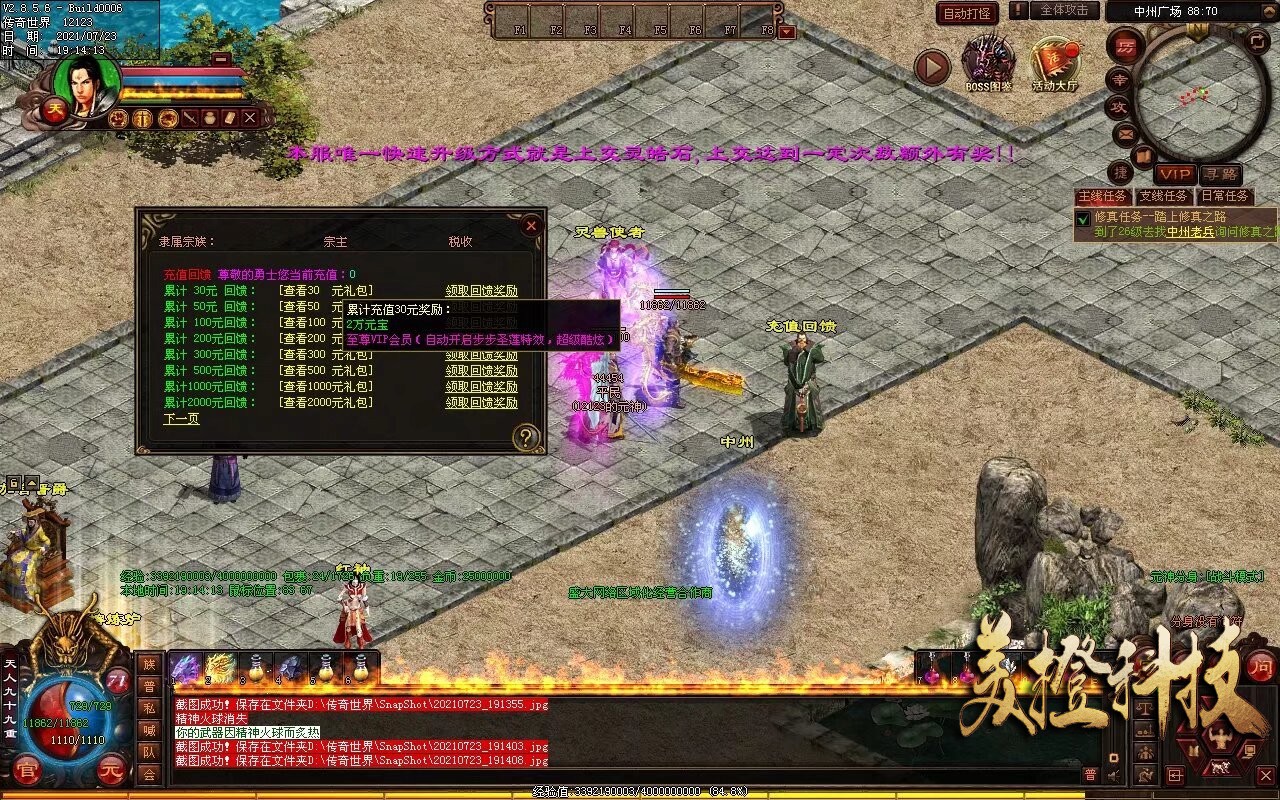Click the pet (dog) icon at bottom right
The width and height of the screenshot is (1280, 800).
tap(1219, 766)
